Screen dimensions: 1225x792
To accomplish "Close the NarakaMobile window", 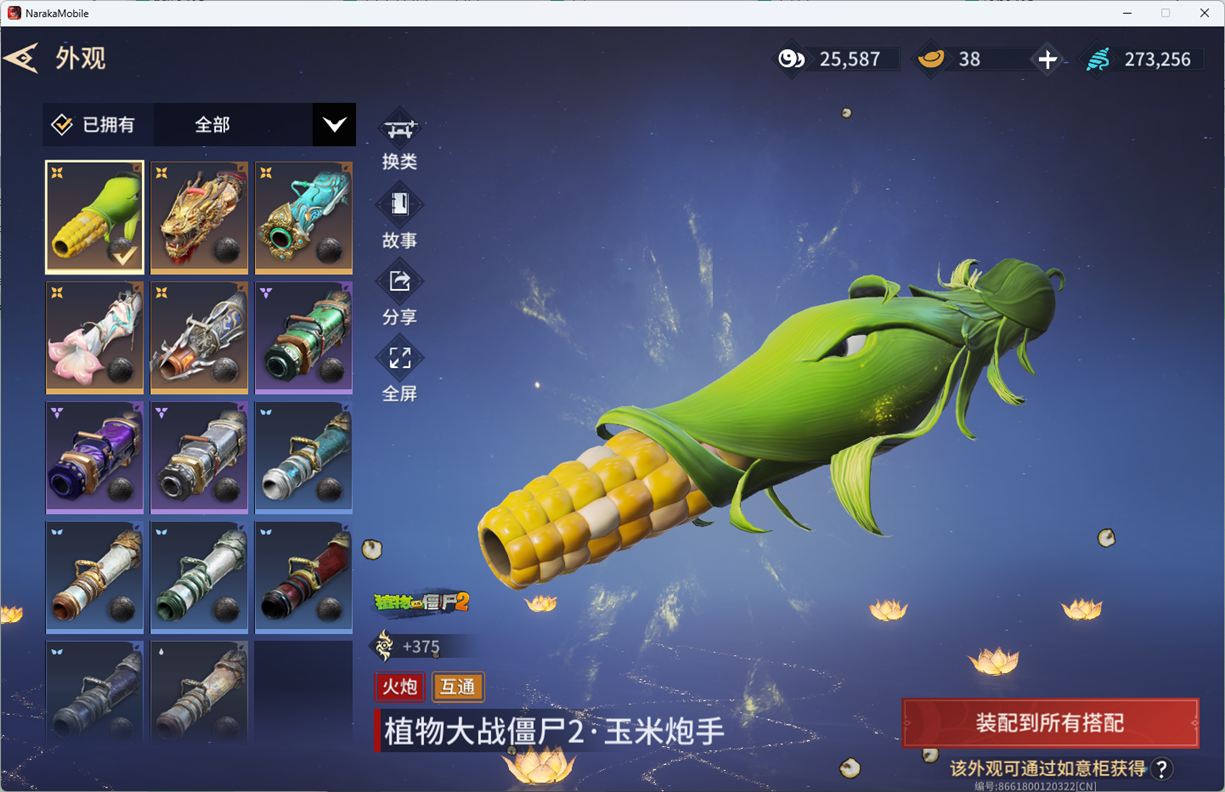I will (1204, 13).
